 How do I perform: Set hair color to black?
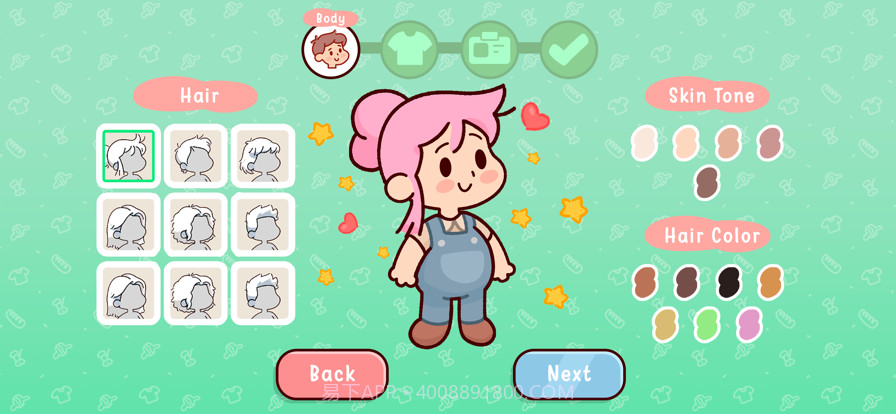click(x=729, y=282)
